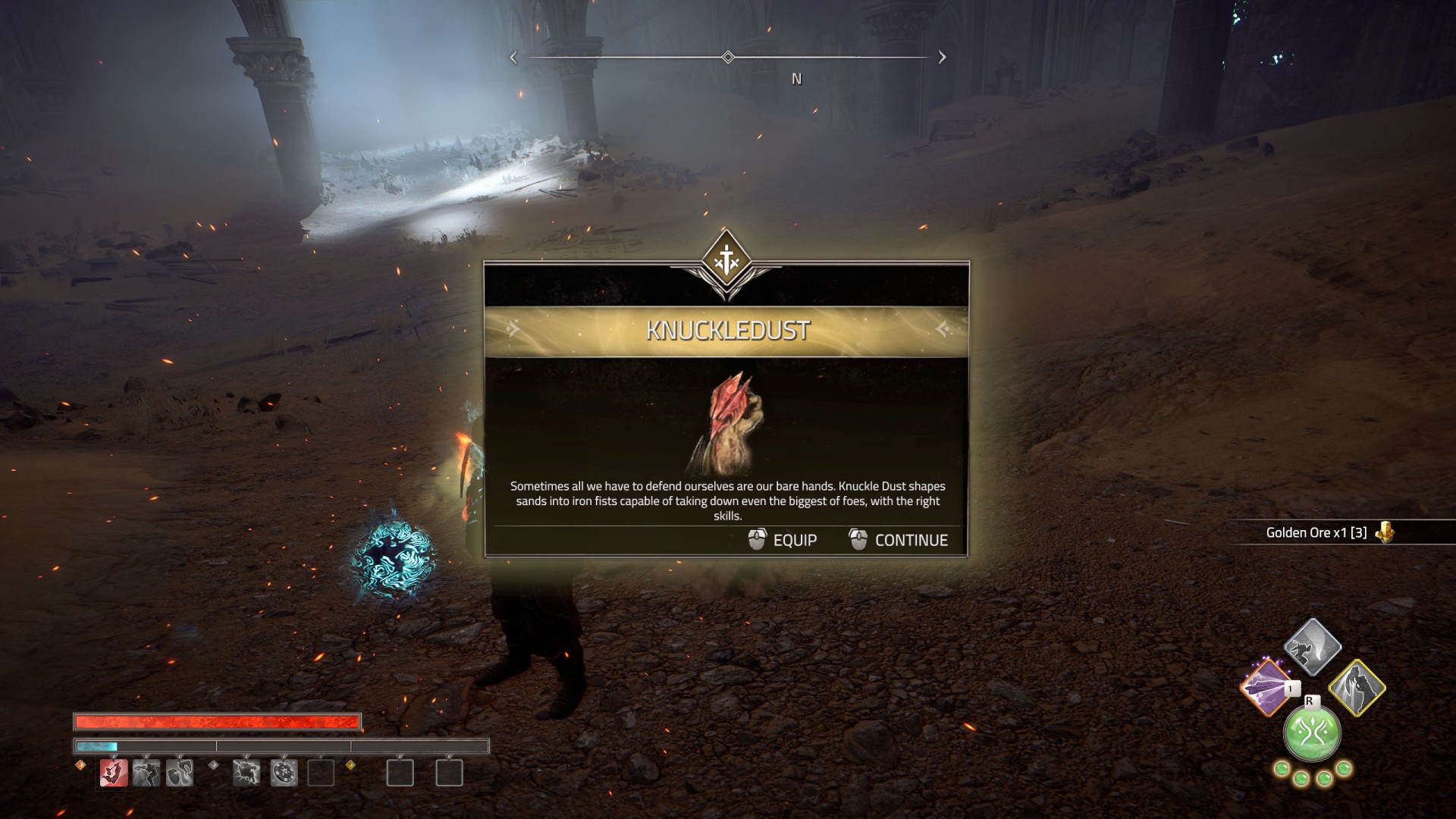The width and height of the screenshot is (1456, 819).
Task: Activate the purple spear ability diamond
Action: click(1266, 687)
